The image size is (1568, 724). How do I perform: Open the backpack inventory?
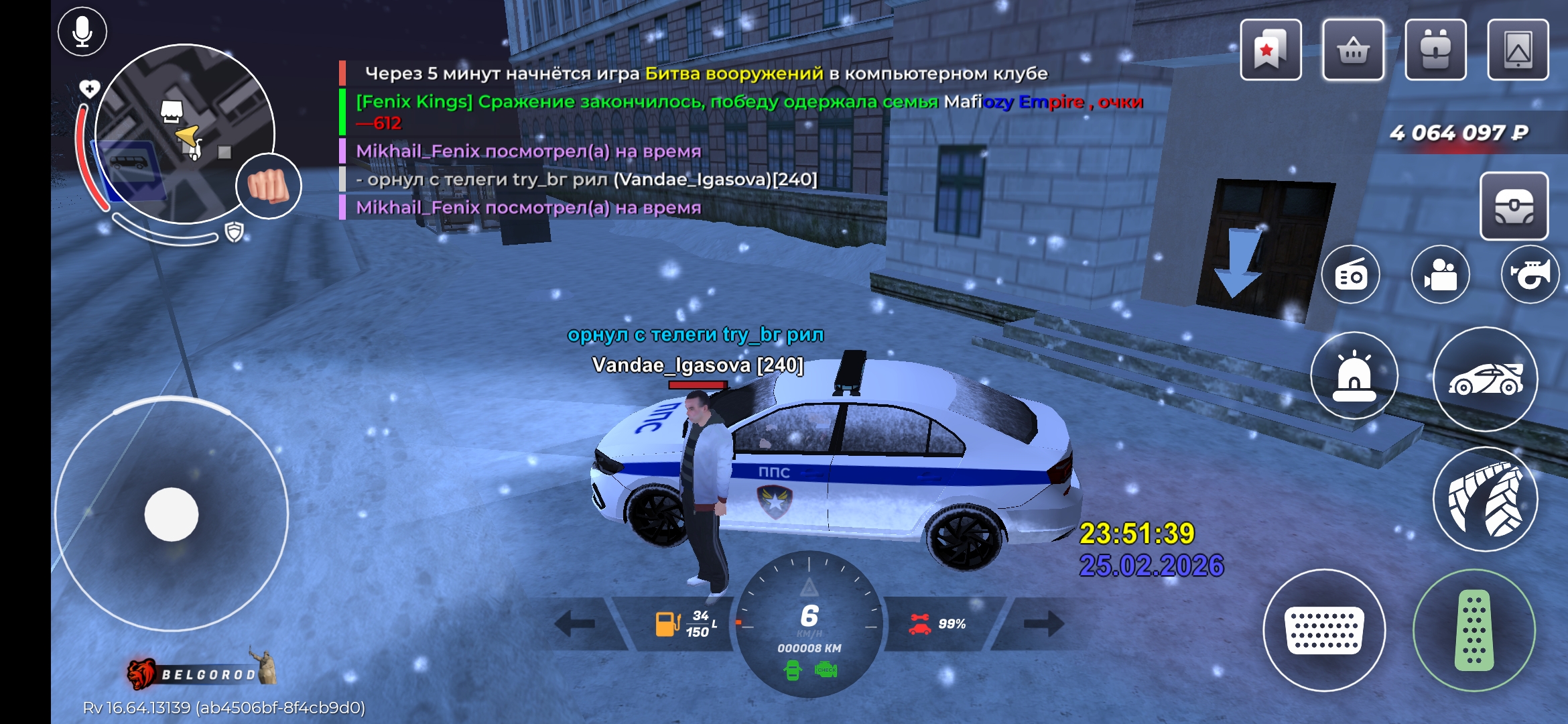coord(1435,50)
